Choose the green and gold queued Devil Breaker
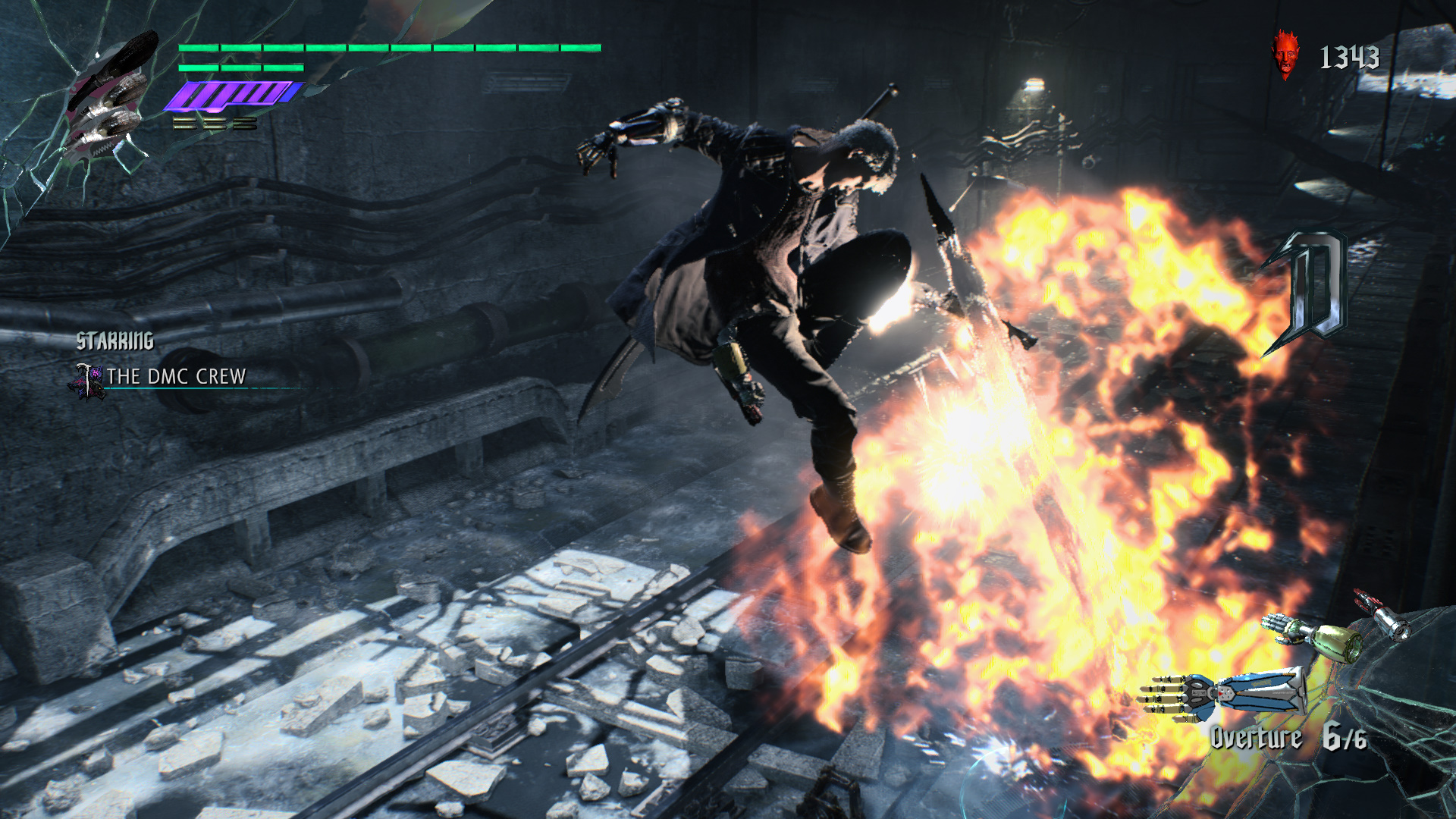Screen dimensions: 1456x819 (1313, 637)
